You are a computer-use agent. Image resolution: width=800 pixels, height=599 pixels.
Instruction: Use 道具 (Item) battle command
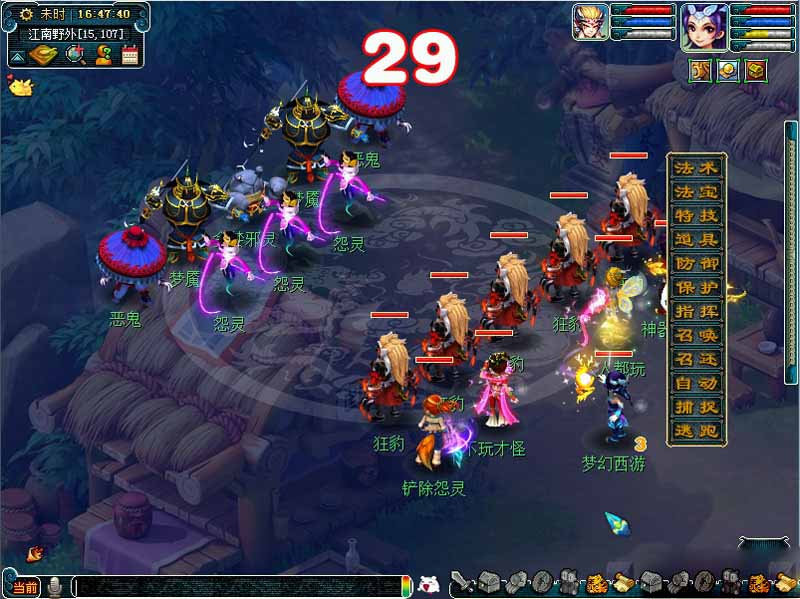[x=697, y=240]
